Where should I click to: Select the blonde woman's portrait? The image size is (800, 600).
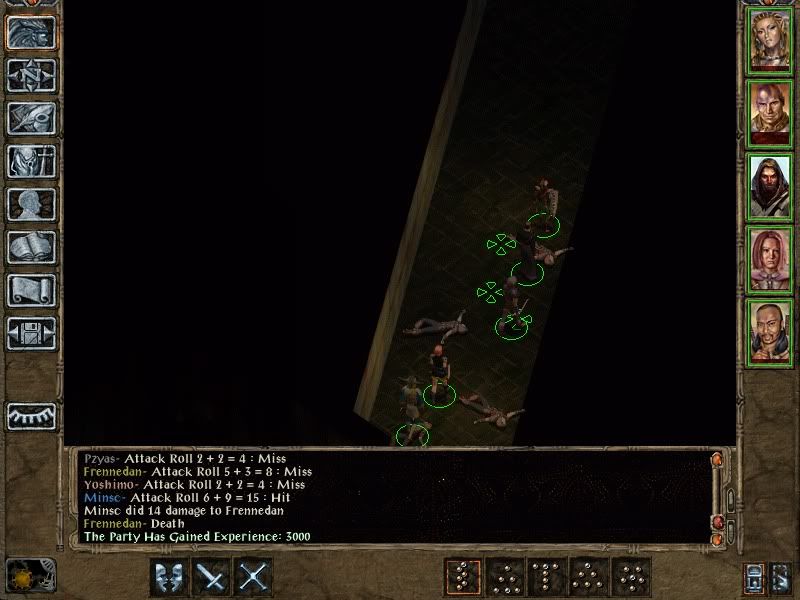[x=770, y=39]
